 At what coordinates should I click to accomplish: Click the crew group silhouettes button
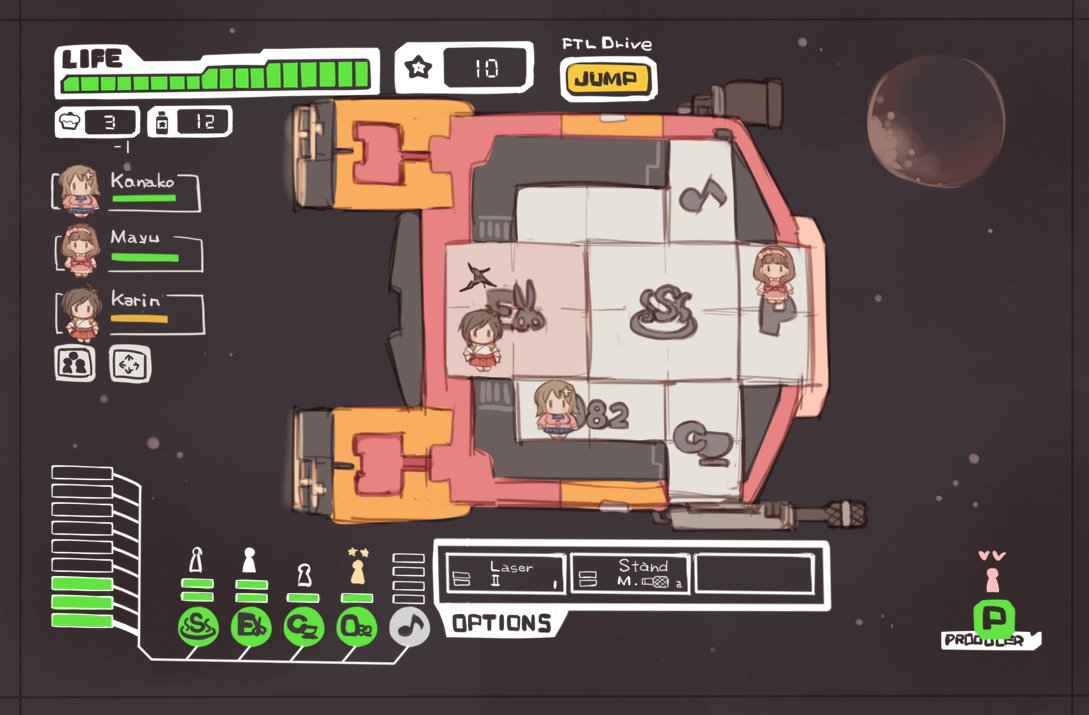[x=74, y=363]
